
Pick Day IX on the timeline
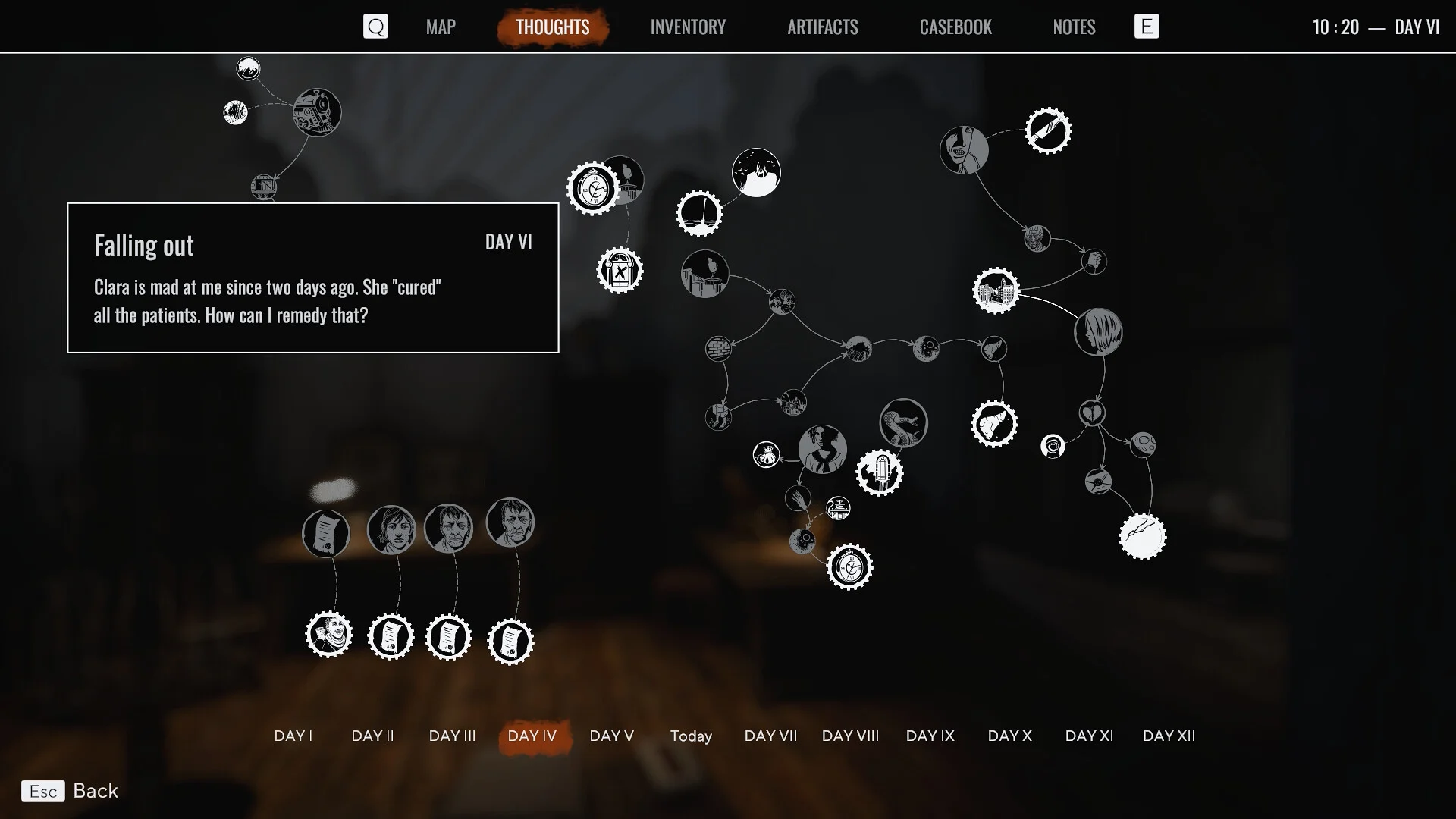point(930,736)
